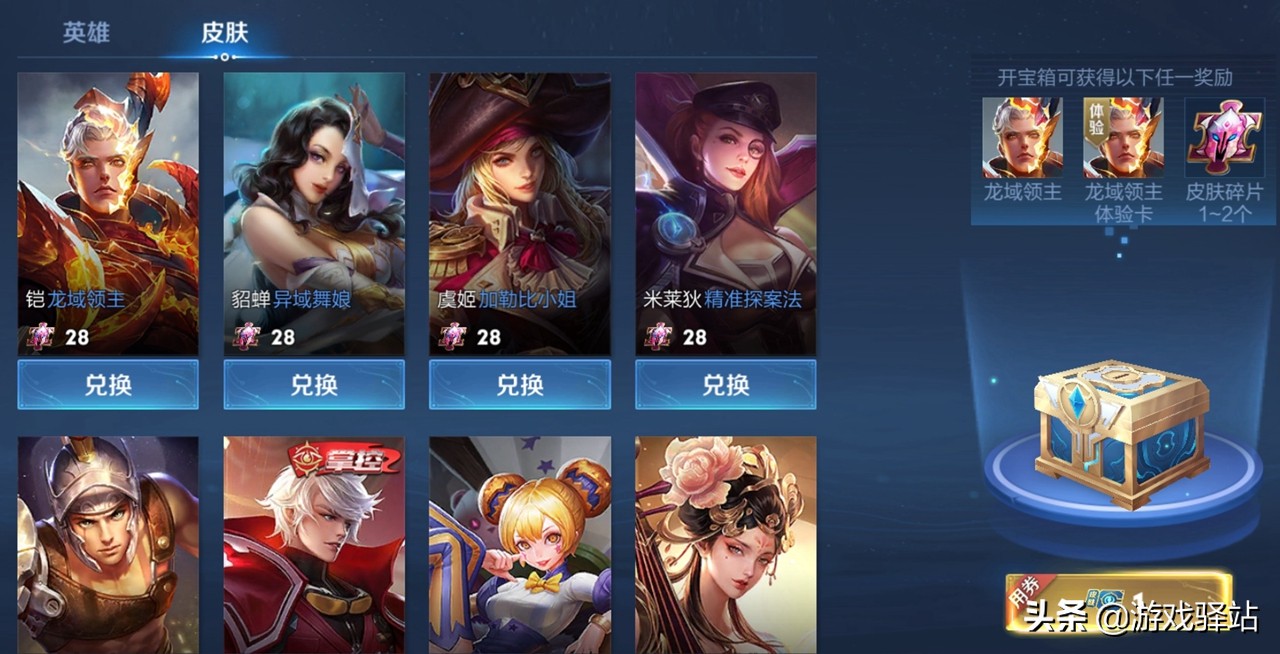Use a ticket with the 用券 button
The image size is (1280, 654).
coord(1118,601)
